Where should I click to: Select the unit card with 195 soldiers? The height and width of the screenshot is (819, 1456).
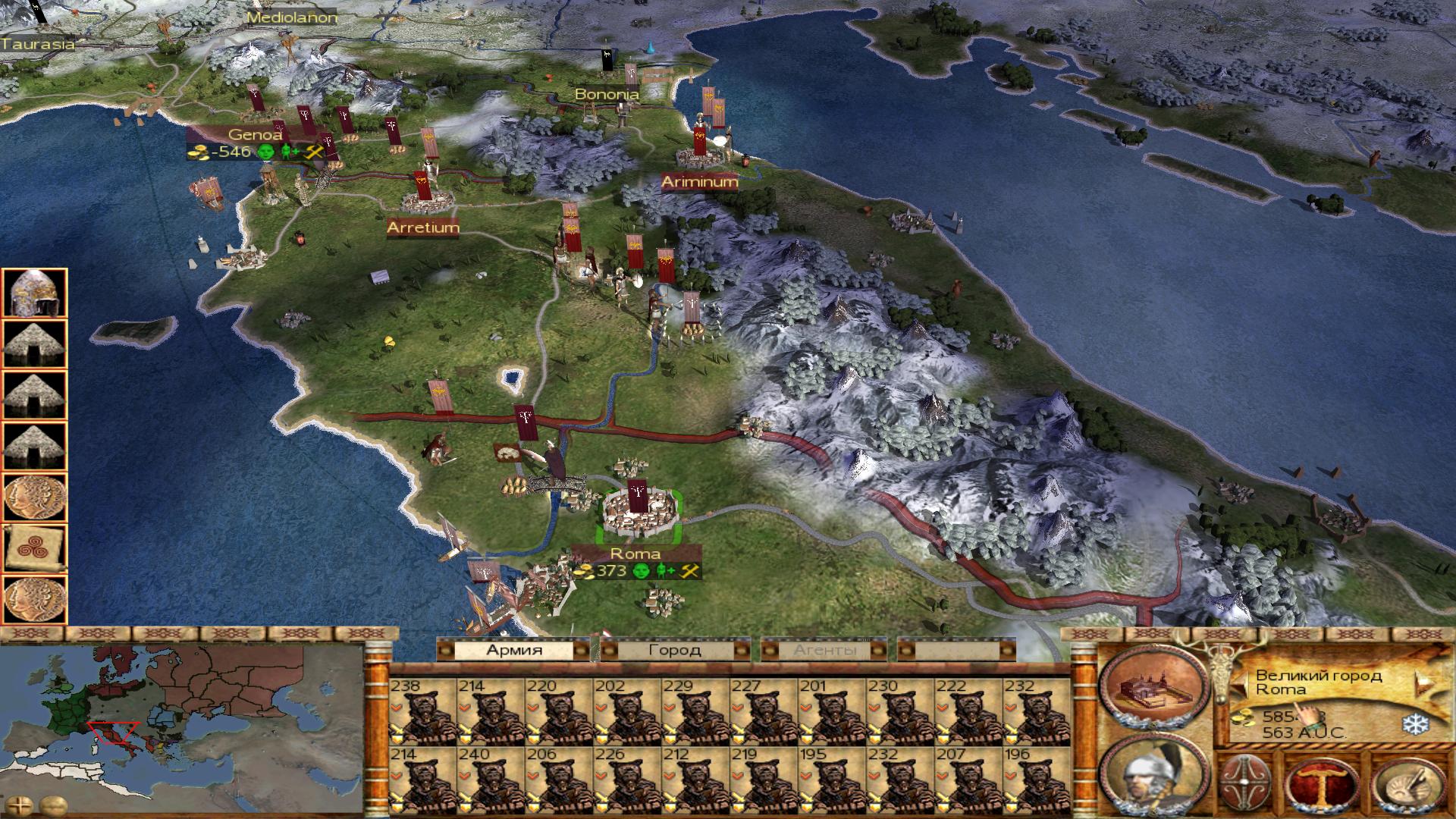pyautogui.click(x=832, y=780)
